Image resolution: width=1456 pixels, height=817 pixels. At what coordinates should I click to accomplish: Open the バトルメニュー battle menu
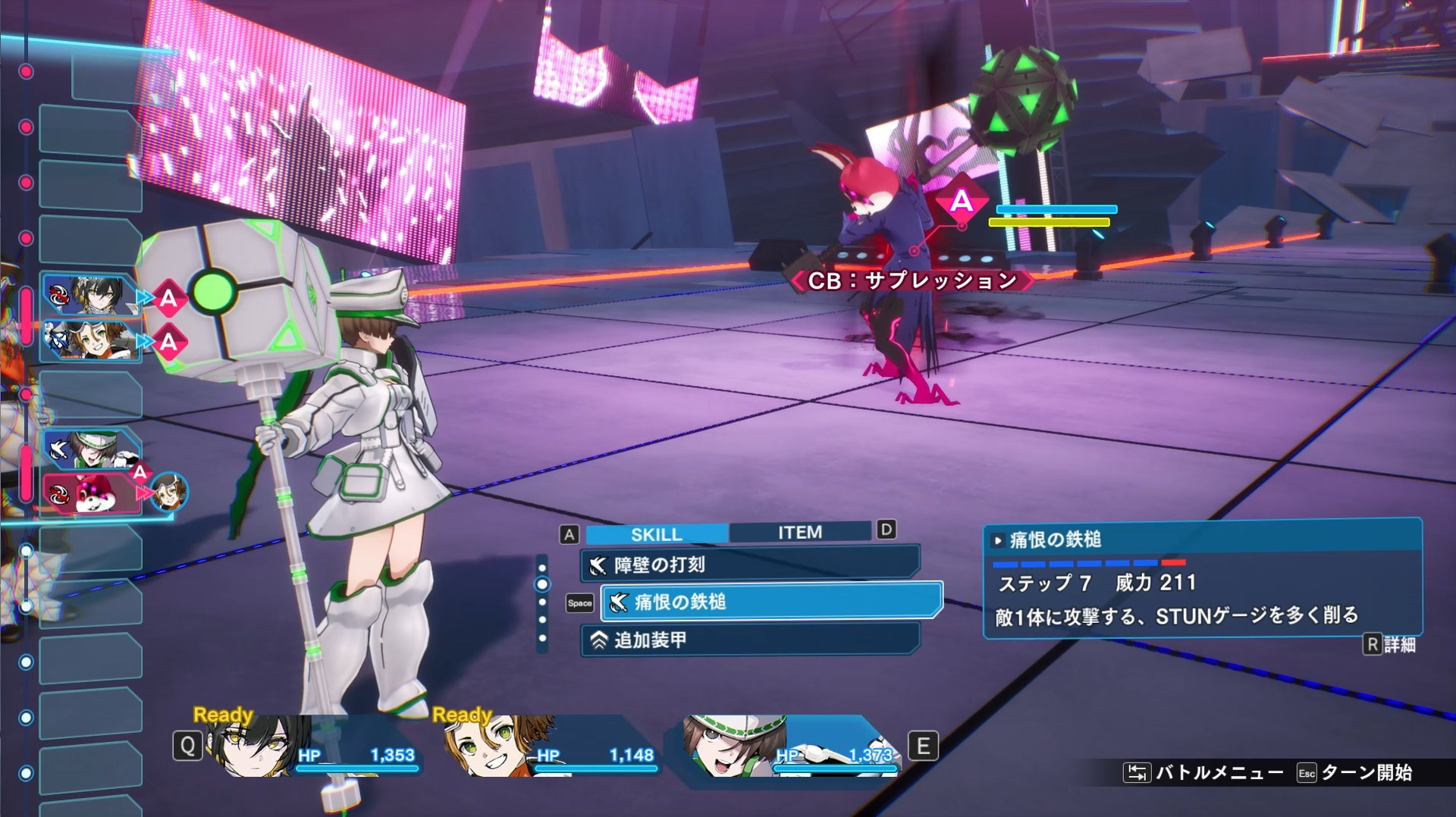coord(1204,772)
